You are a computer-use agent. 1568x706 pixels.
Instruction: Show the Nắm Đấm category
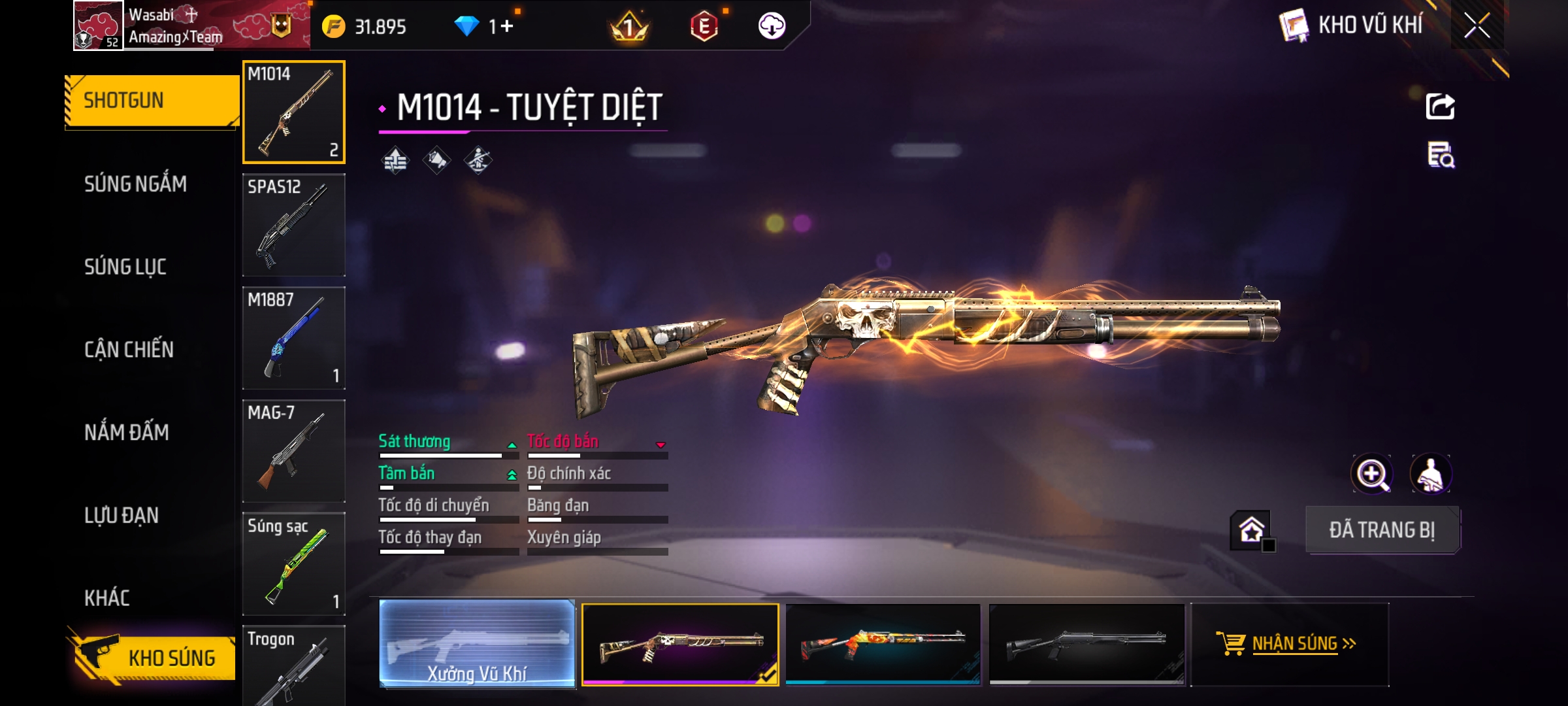click(127, 432)
